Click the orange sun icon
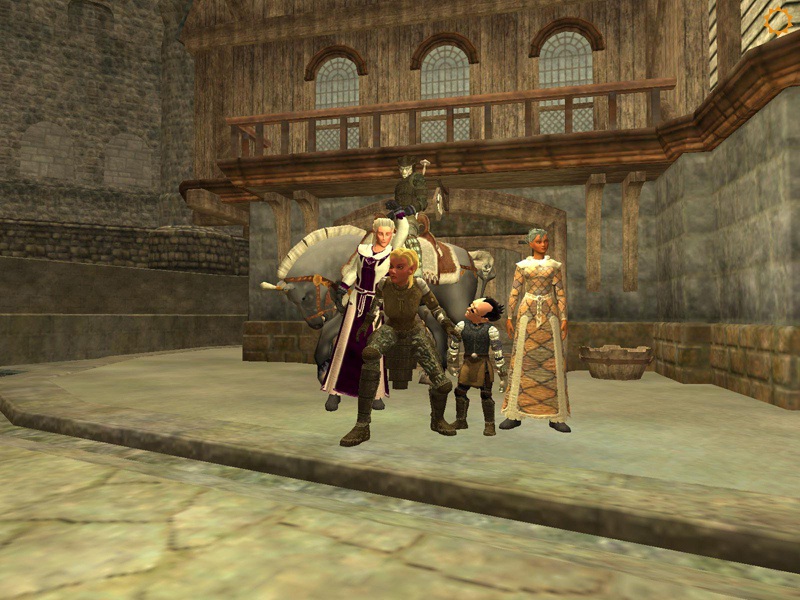The height and width of the screenshot is (600, 800). [x=776, y=20]
